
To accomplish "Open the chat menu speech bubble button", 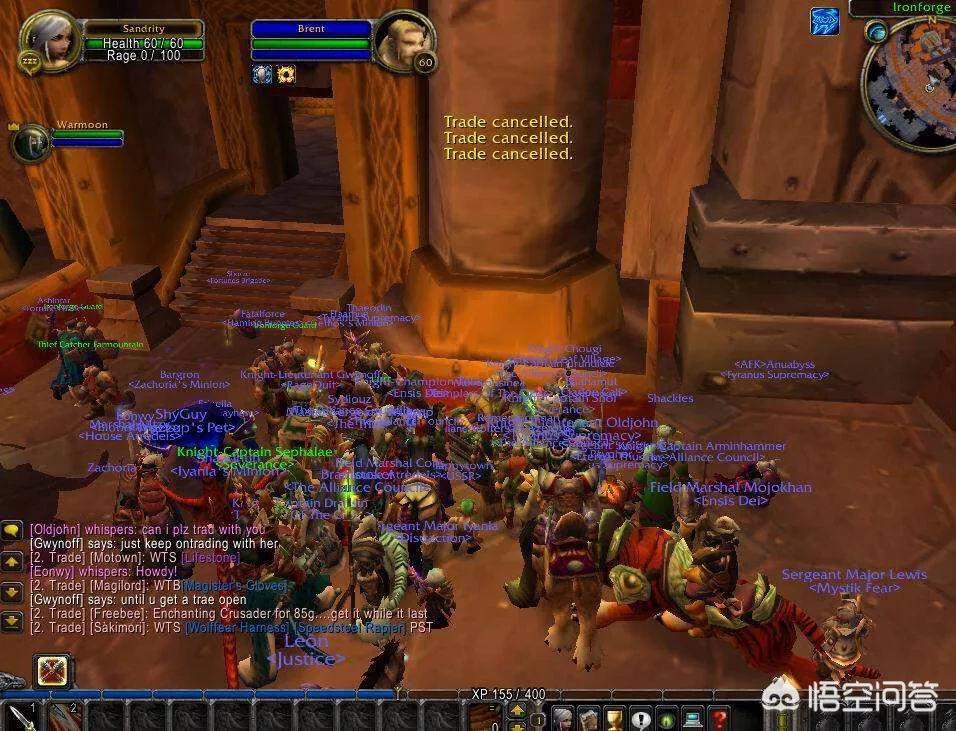I will [12, 530].
